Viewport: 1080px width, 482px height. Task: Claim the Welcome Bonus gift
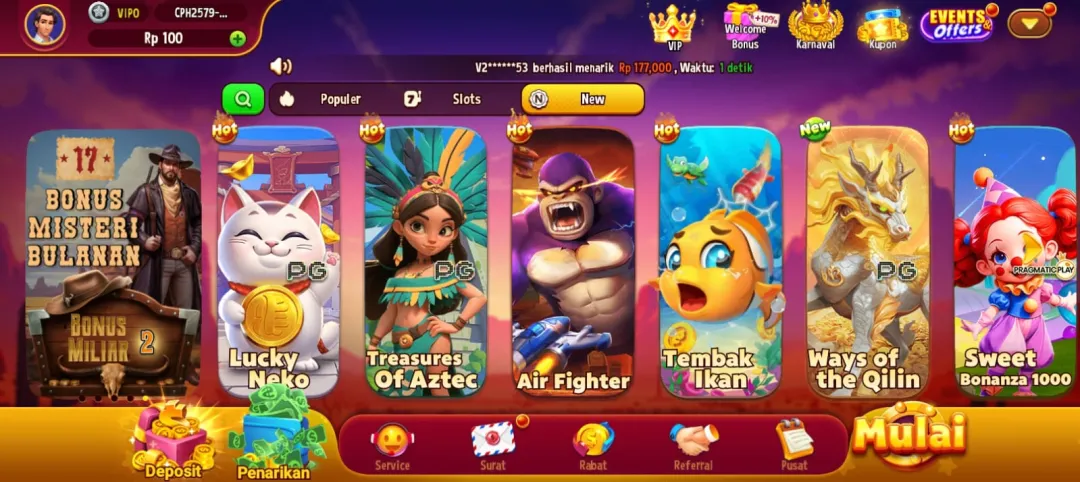(x=744, y=25)
